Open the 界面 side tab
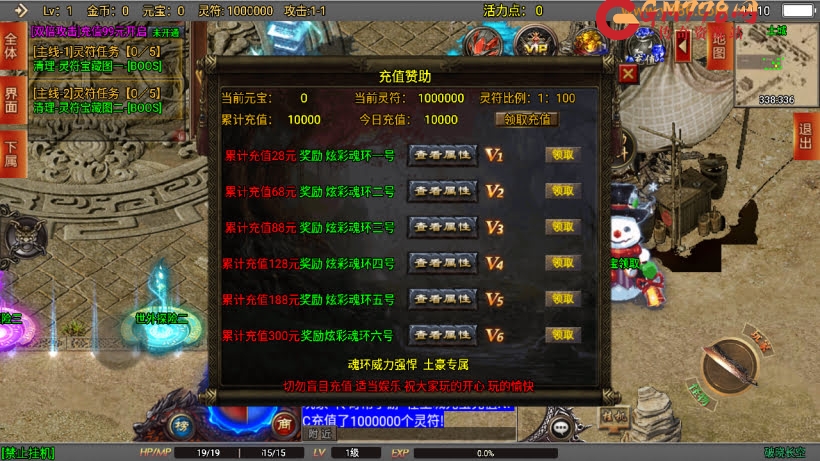Image resolution: width=820 pixels, height=461 pixels. click(12, 100)
